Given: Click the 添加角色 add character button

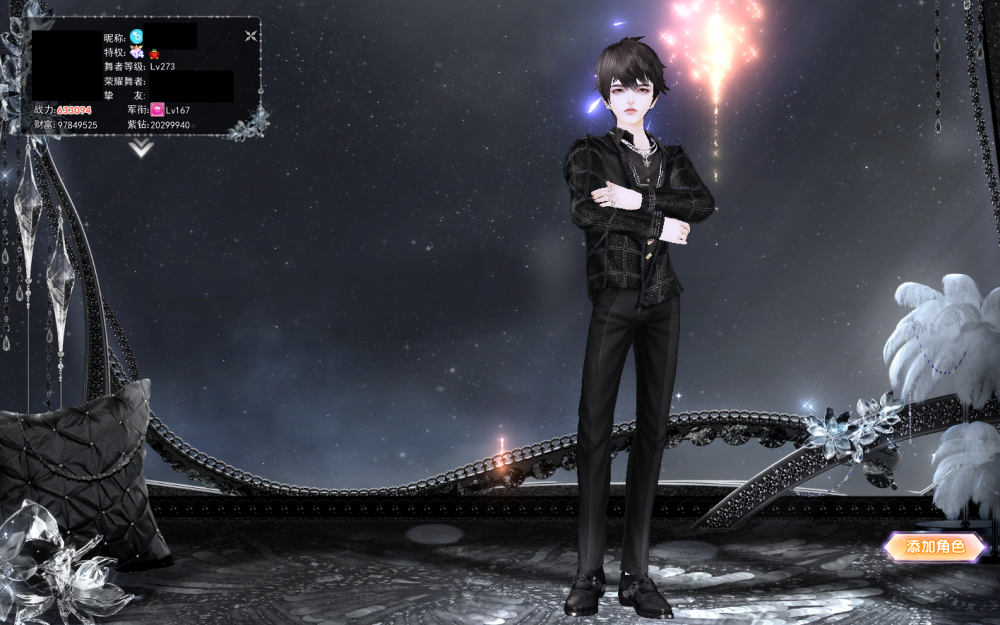Looking at the screenshot, I should click(x=934, y=547).
